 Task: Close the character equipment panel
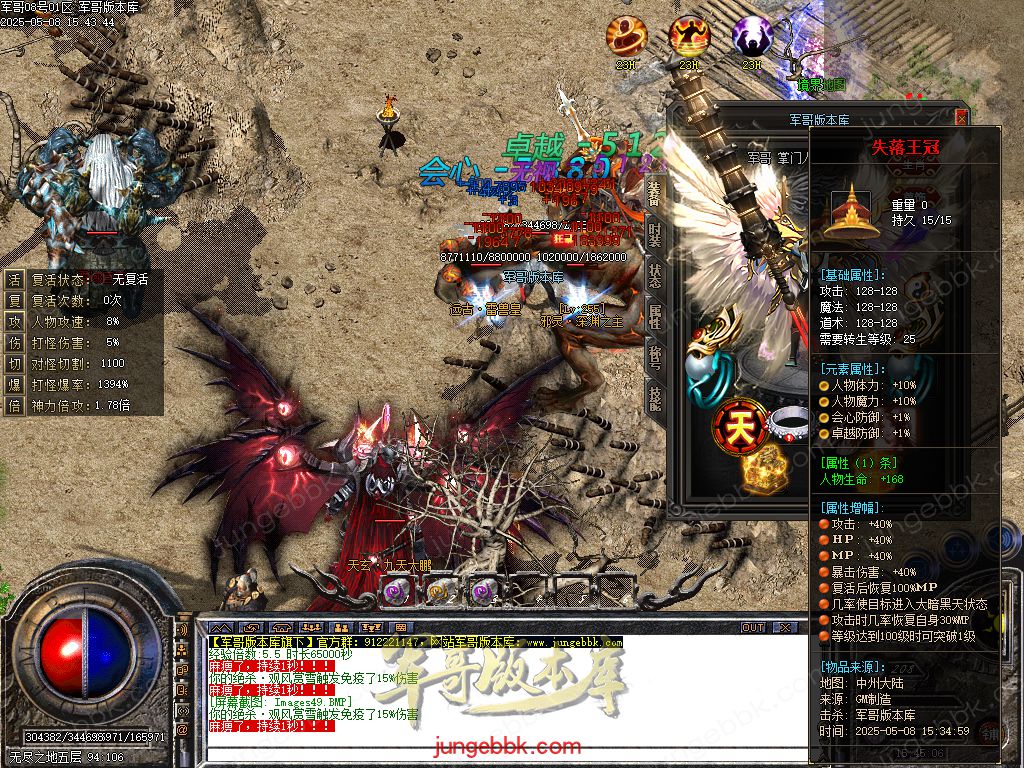tap(962, 117)
